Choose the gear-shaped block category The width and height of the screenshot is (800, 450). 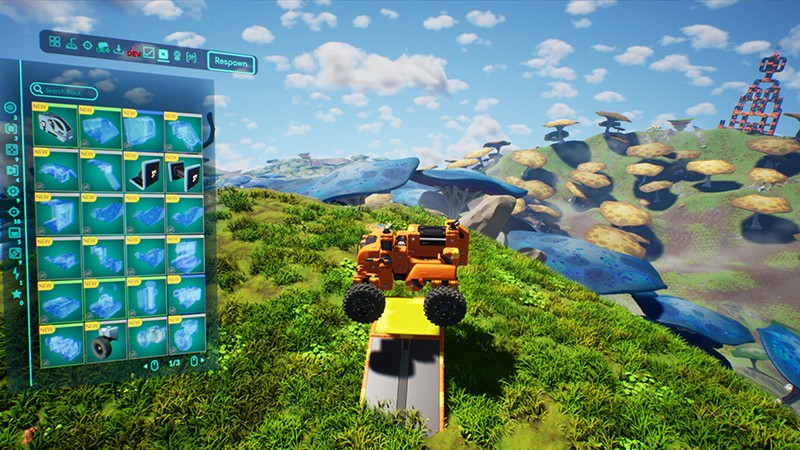click(x=13, y=191)
